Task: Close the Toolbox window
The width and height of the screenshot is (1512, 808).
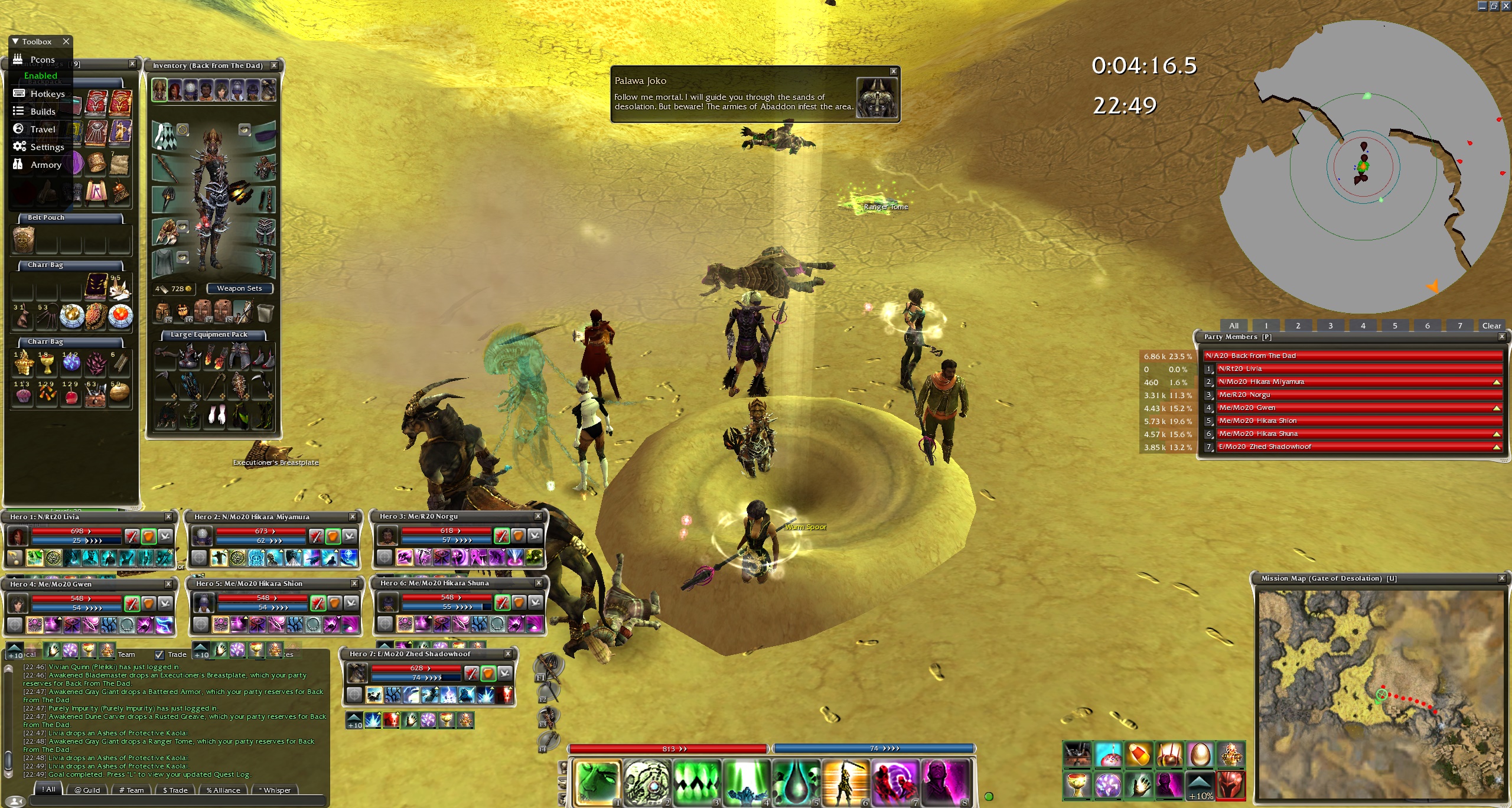Action: click(x=66, y=41)
